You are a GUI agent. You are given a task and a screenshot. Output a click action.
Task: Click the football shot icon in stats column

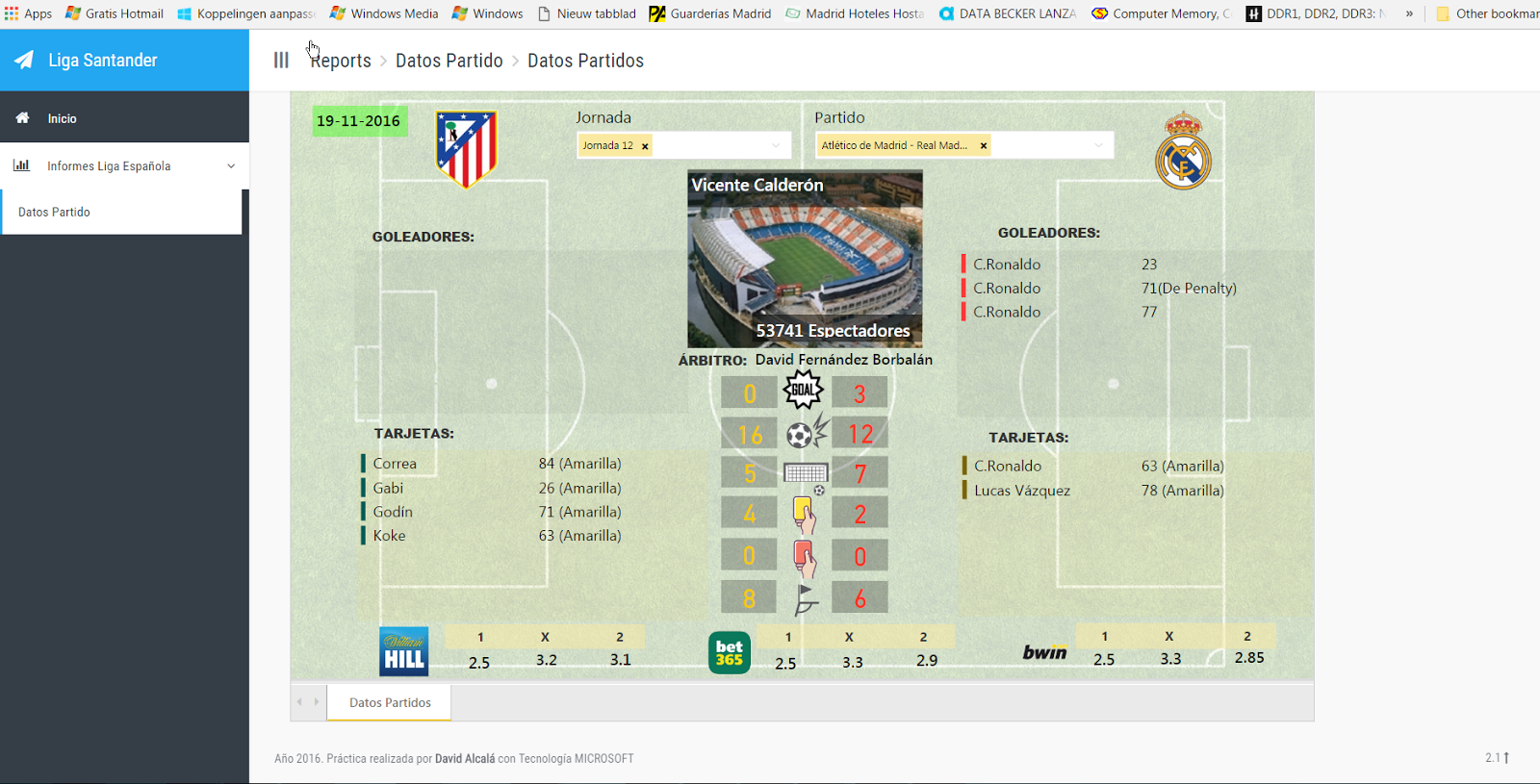coord(805,432)
